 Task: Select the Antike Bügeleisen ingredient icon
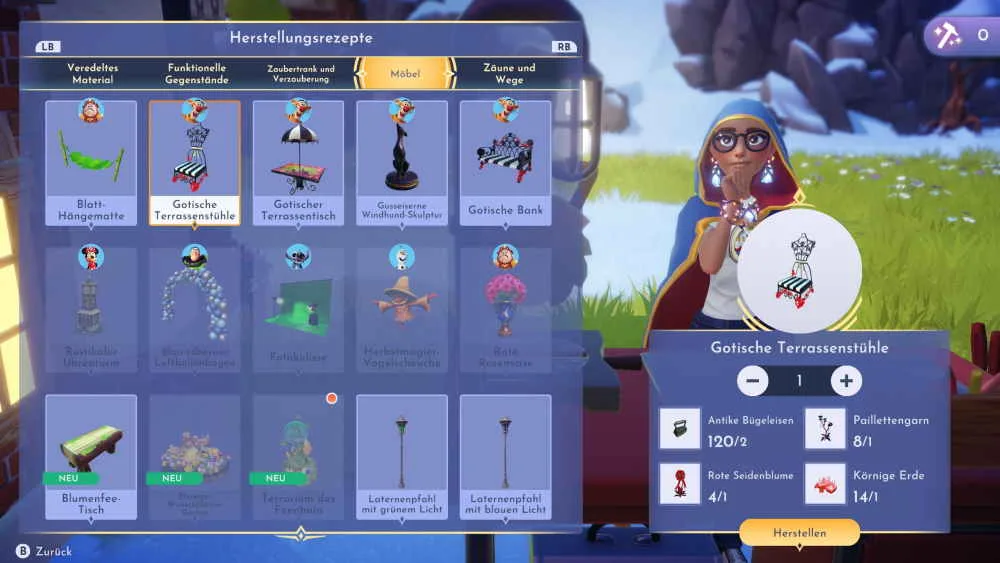click(680, 428)
